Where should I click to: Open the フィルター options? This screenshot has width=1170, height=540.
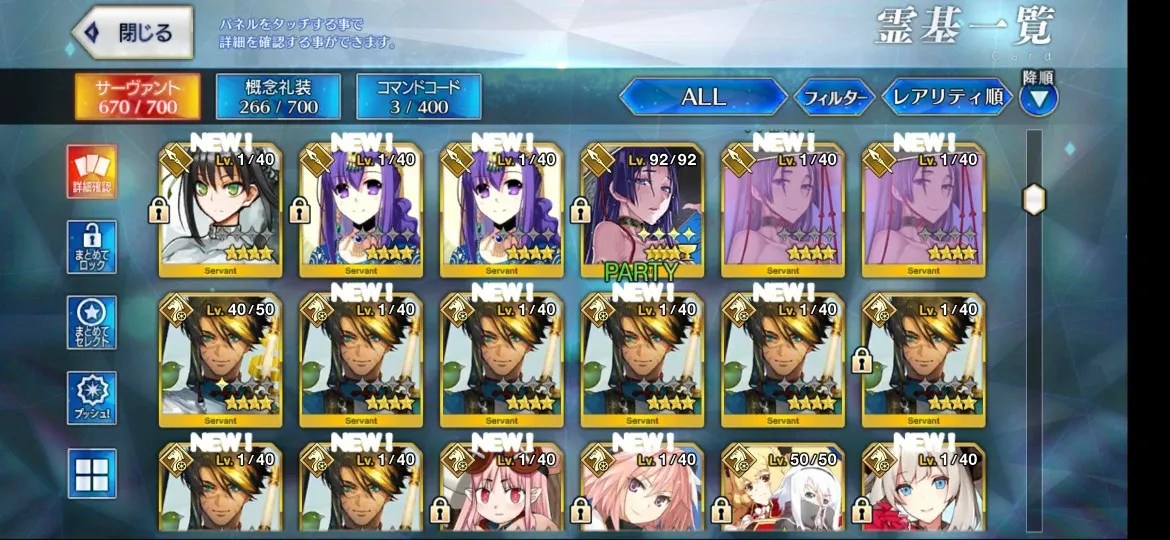pos(834,98)
